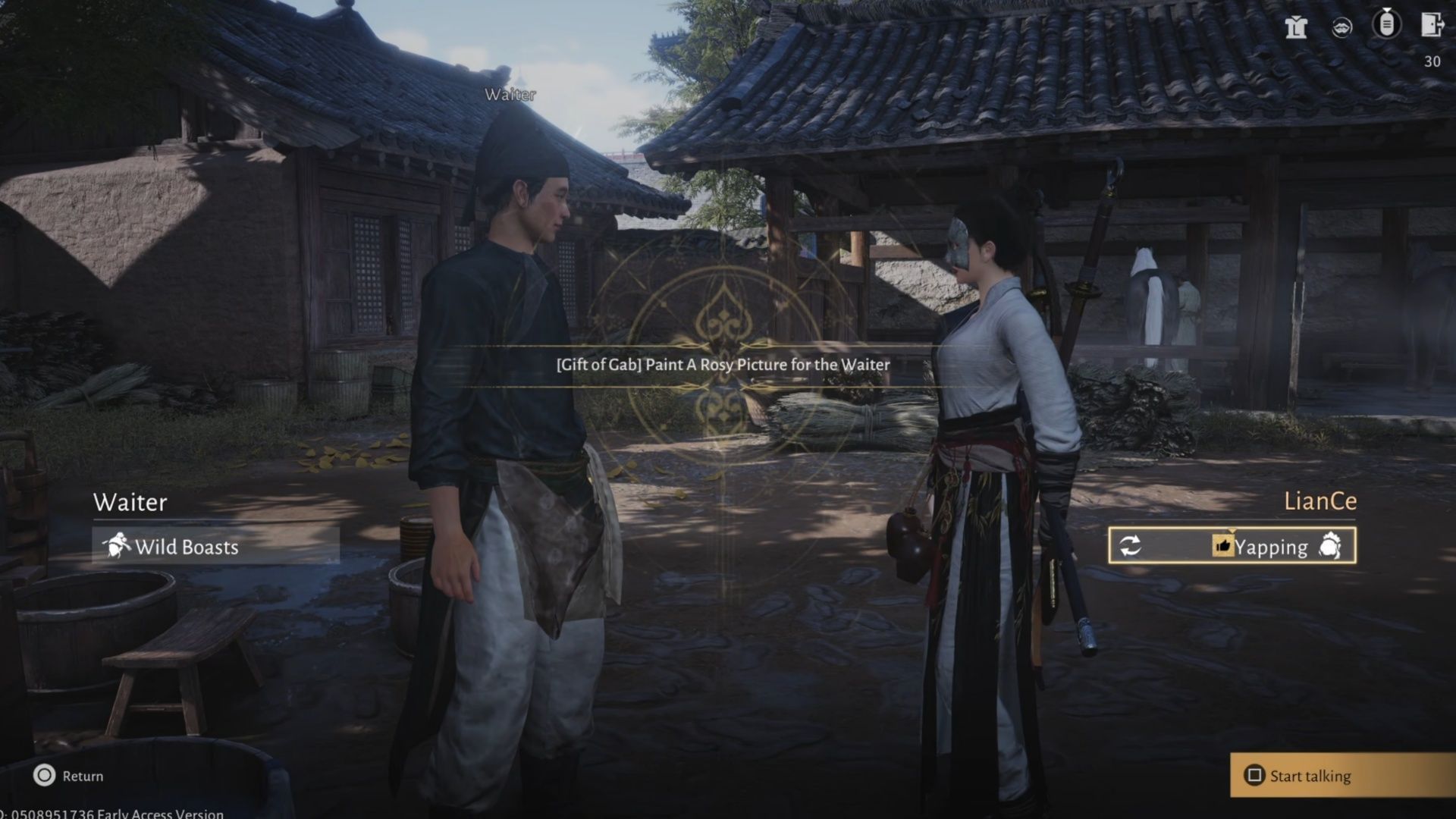
Task: Open the outfit icon in the top-right corner
Action: point(1297,28)
